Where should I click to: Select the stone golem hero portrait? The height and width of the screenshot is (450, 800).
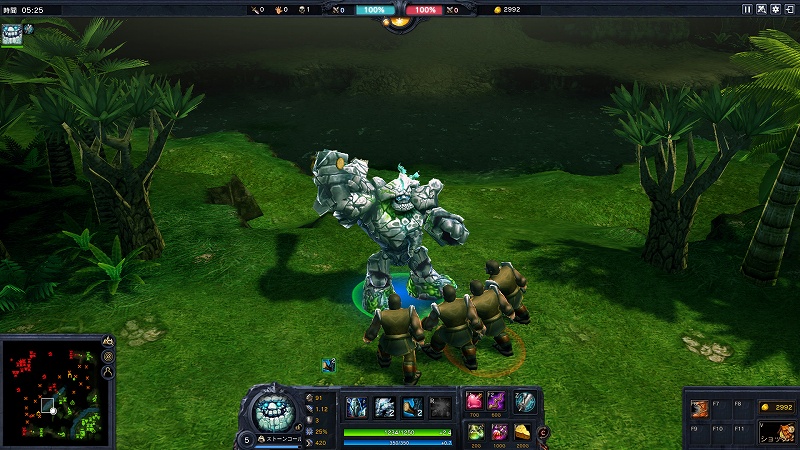[270, 411]
